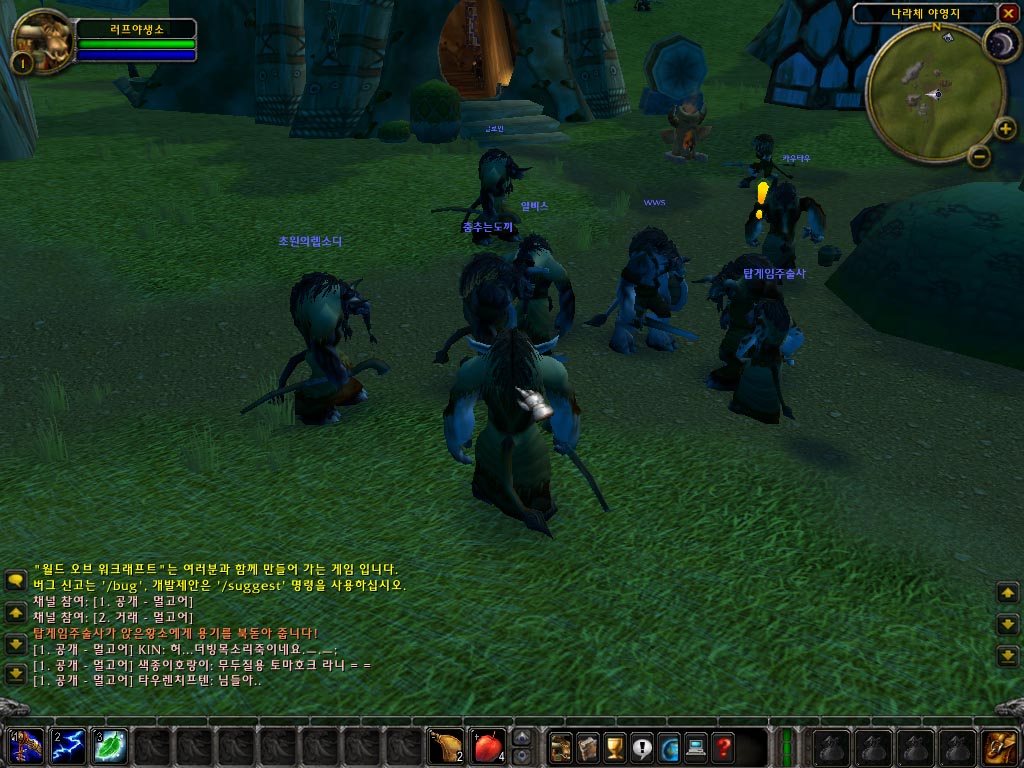Zoom out on the minimap
The height and width of the screenshot is (768, 1024).
[x=980, y=155]
